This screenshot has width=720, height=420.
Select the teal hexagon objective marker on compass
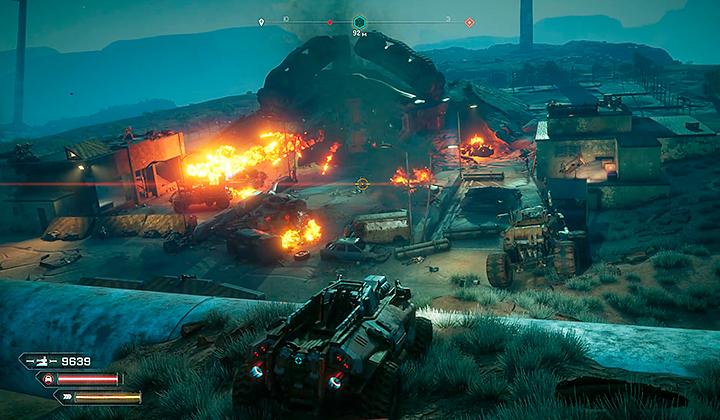pyautogui.click(x=358, y=21)
